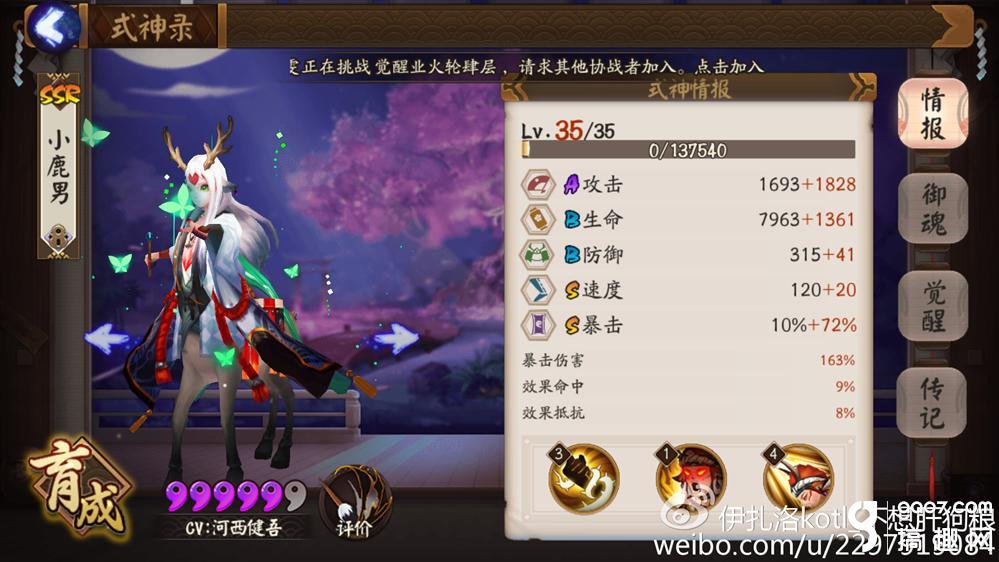Select the third skill icon costing 4
999x562 pixels.
tap(798, 478)
